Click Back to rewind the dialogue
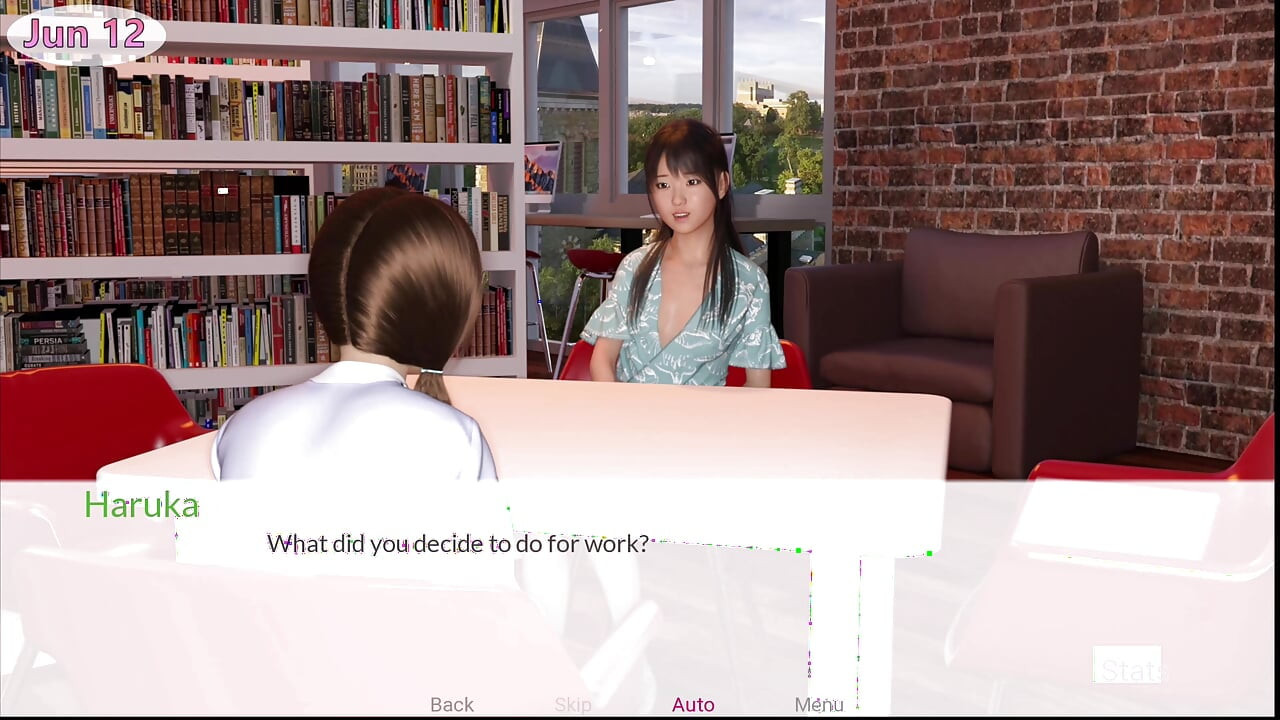Viewport: 1280px width, 720px height. (x=451, y=704)
